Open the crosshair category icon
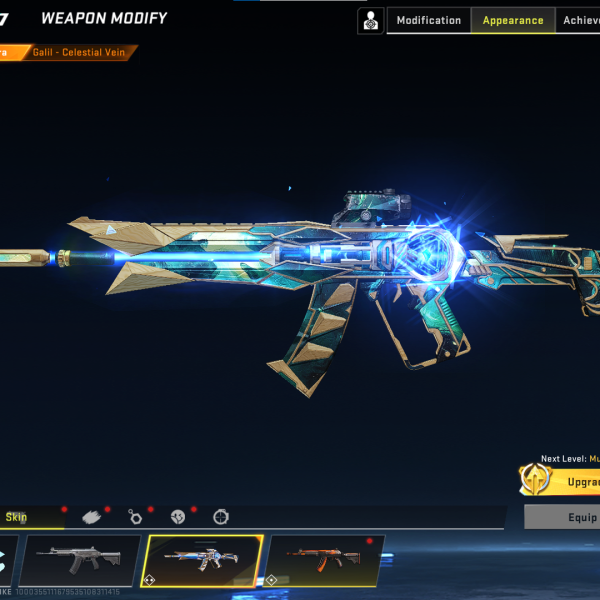 (221, 517)
